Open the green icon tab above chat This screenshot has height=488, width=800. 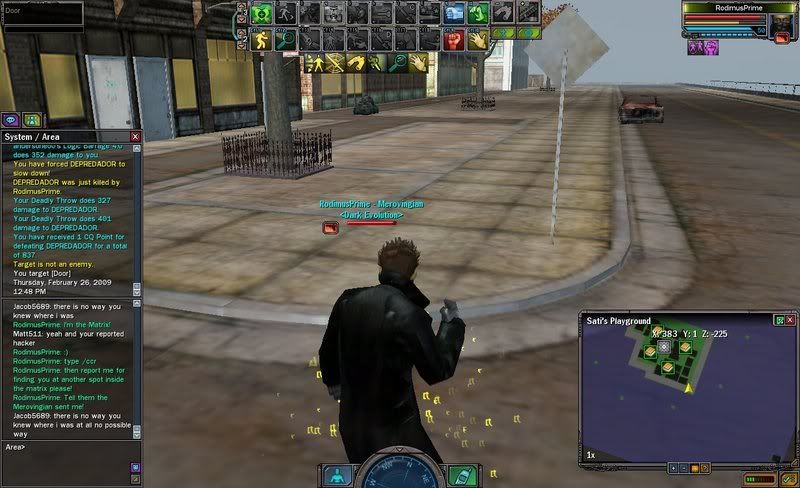click(x=30, y=120)
